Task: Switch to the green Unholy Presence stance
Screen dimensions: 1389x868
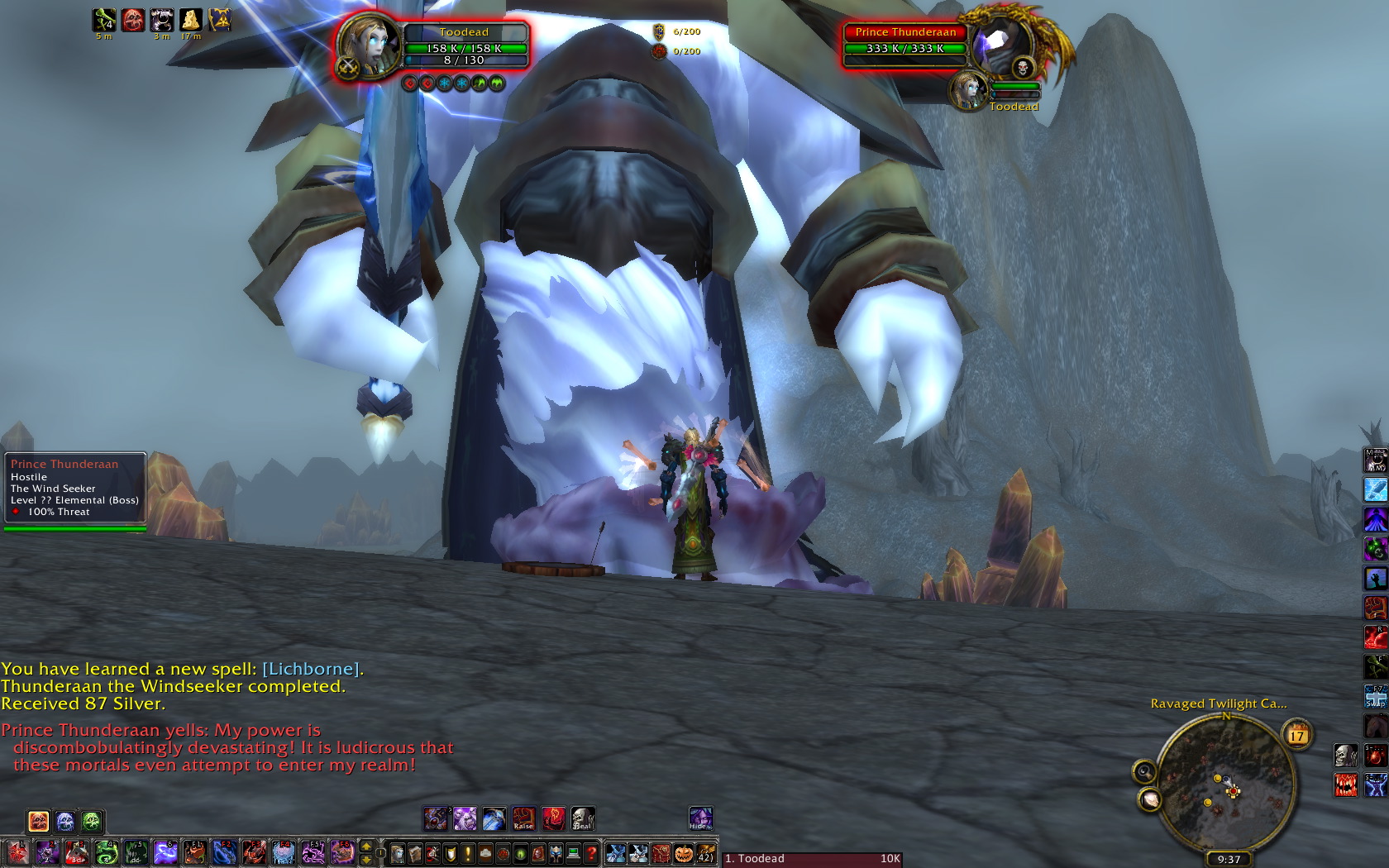Action: (x=92, y=821)
